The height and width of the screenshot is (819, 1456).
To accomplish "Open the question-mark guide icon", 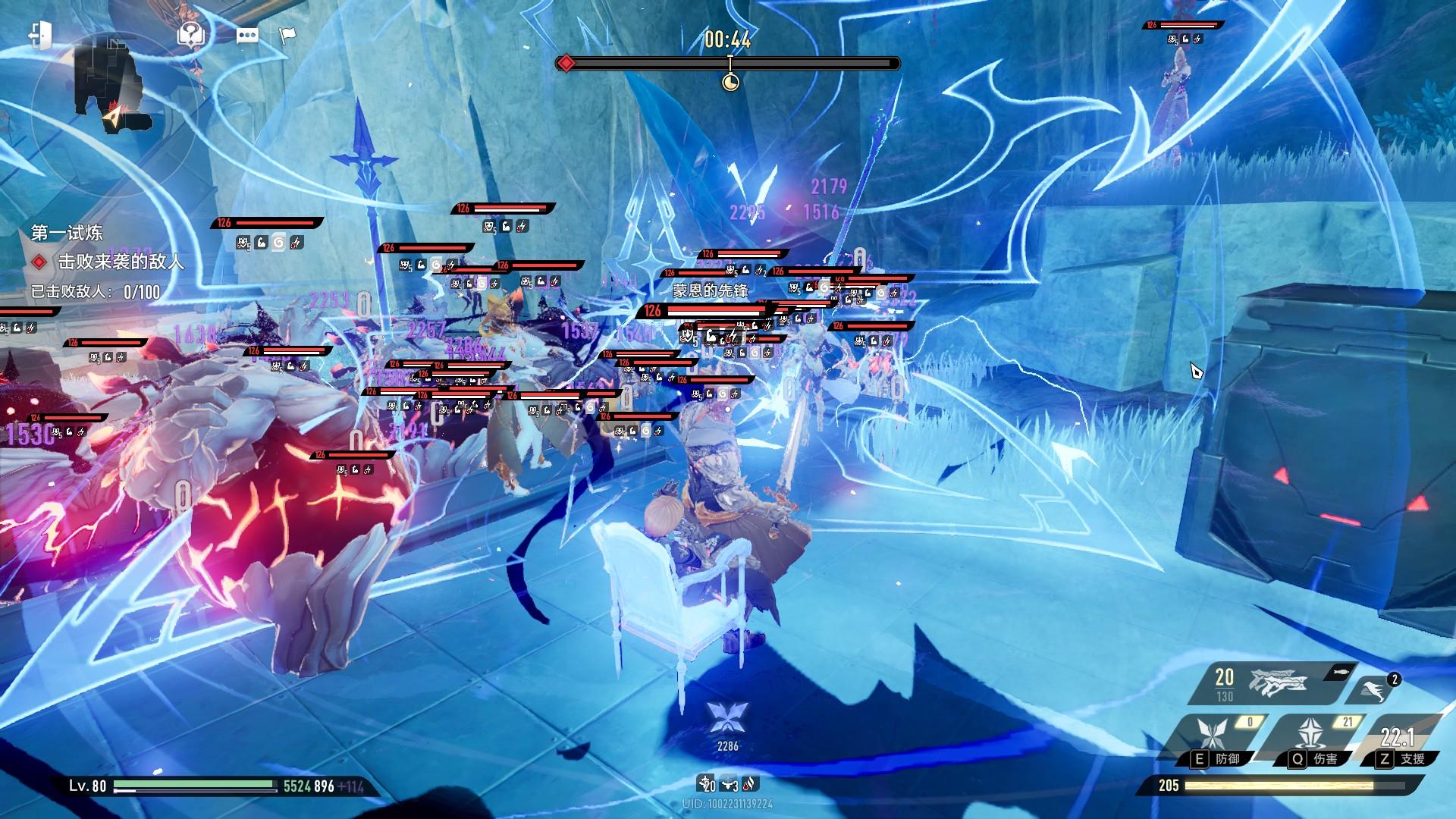I will click(191, 34).
